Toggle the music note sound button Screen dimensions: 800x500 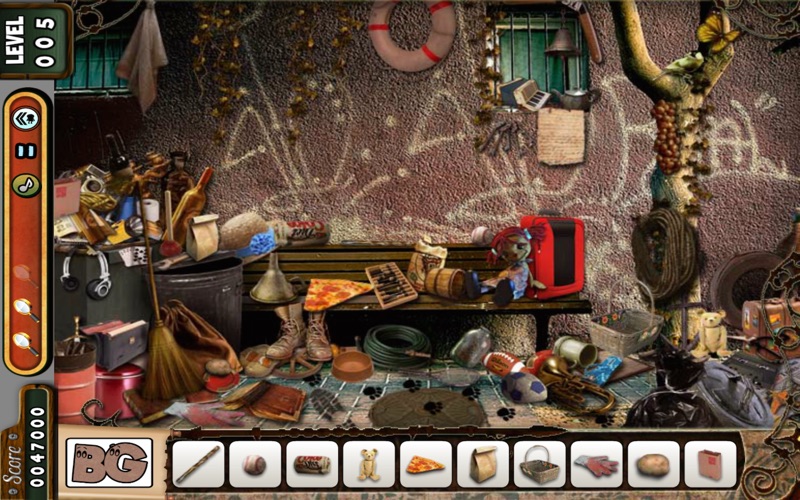click(x=25, y=185)
